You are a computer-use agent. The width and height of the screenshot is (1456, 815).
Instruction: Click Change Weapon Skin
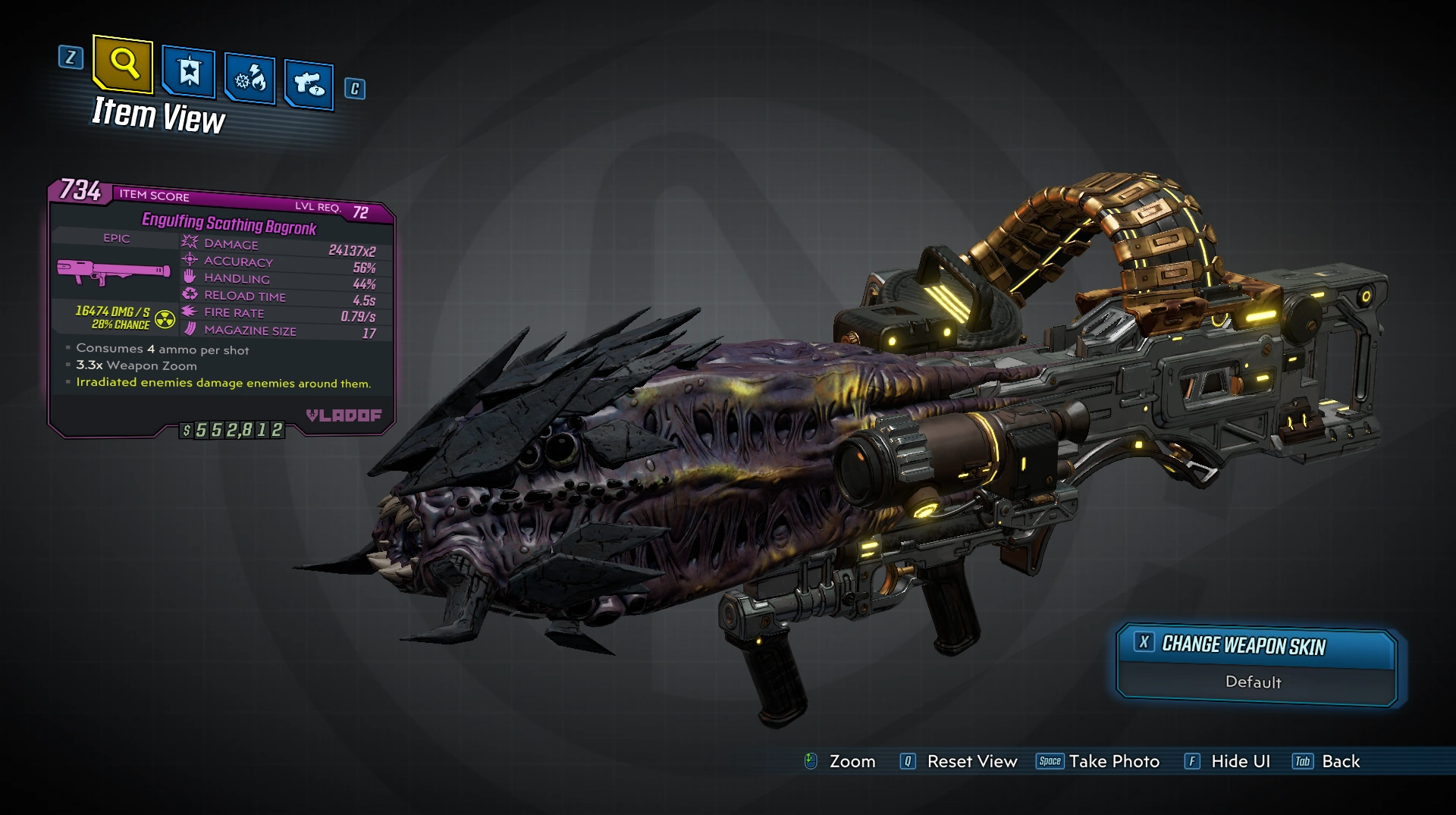point(1244,645)
